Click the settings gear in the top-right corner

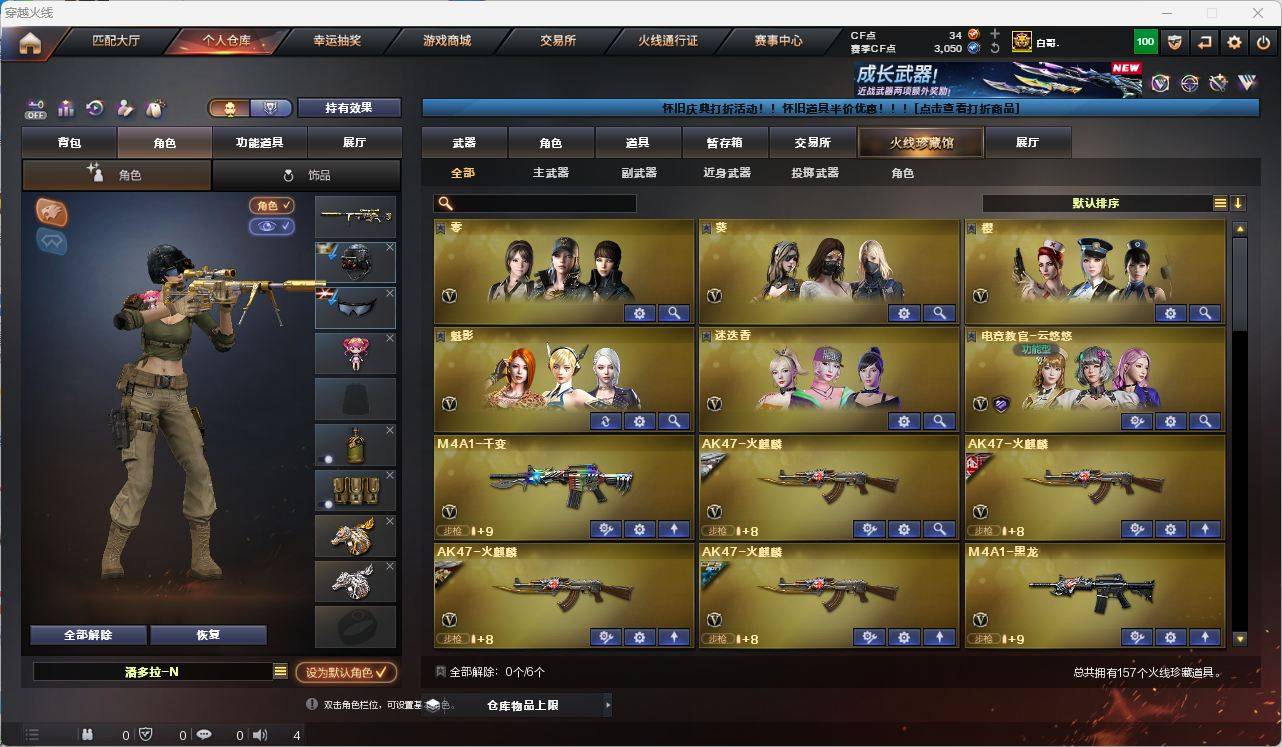[x=1234, y=42]
